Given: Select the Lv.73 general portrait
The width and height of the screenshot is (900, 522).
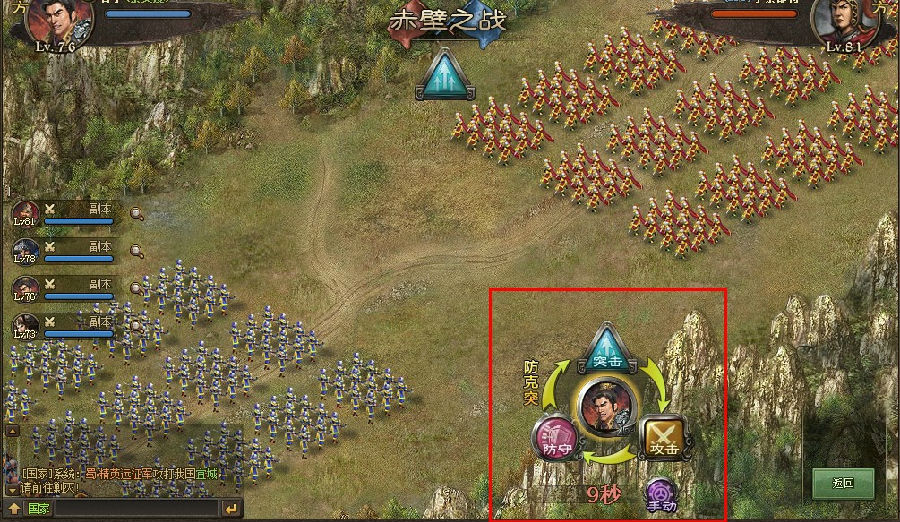Looking at the screenshot, I should pos(26,326).
